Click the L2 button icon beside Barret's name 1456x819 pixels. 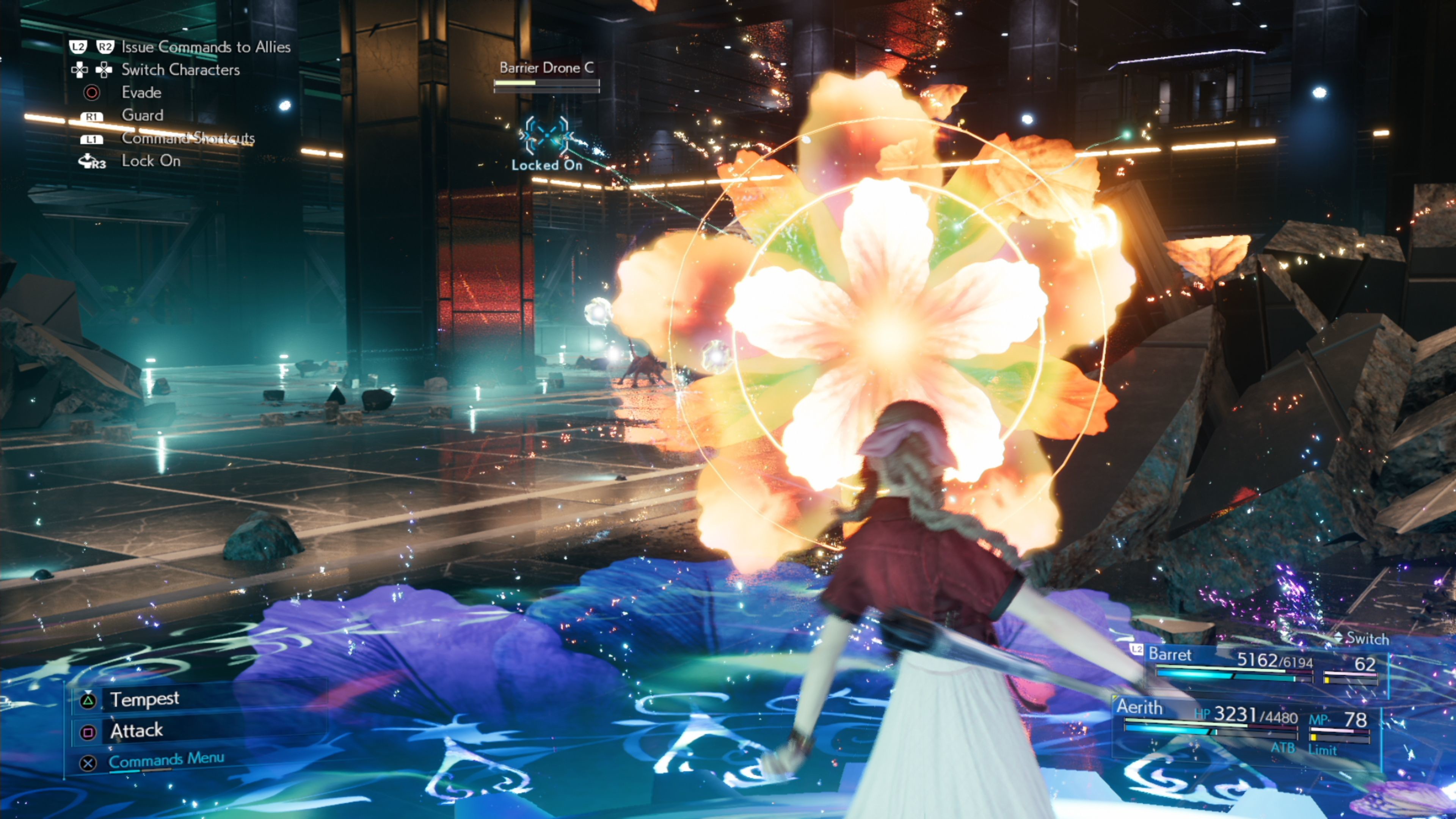(x=1137, y=650)
